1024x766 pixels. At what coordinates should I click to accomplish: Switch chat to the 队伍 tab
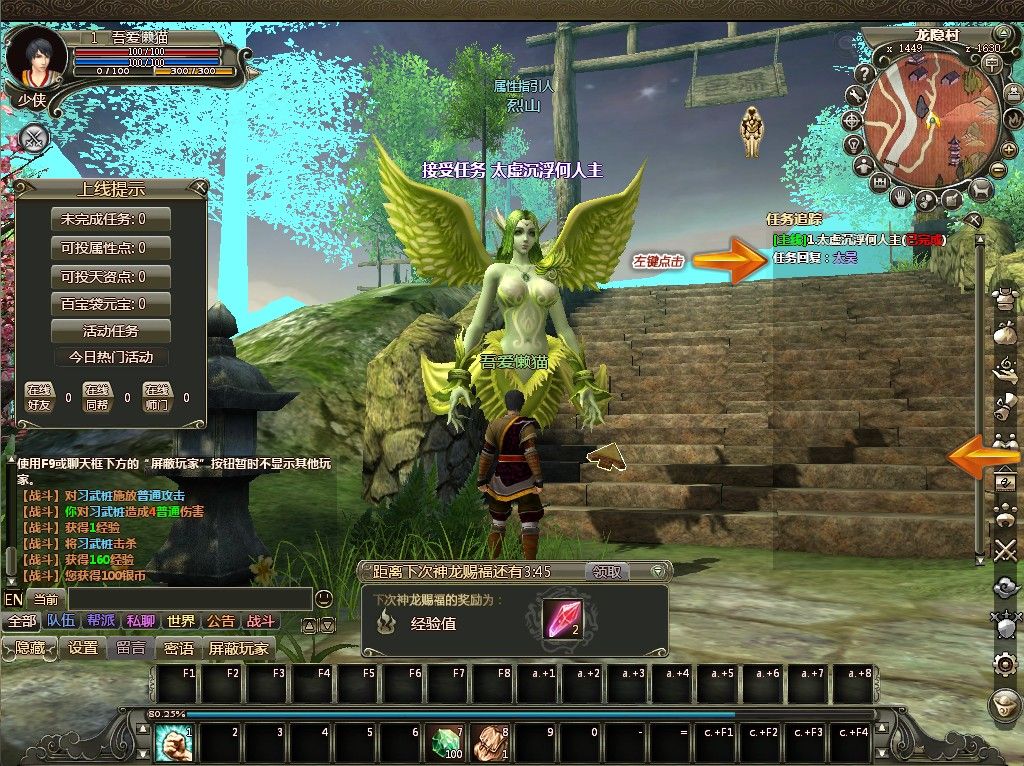pyautogui.click(x=60, y=621)
